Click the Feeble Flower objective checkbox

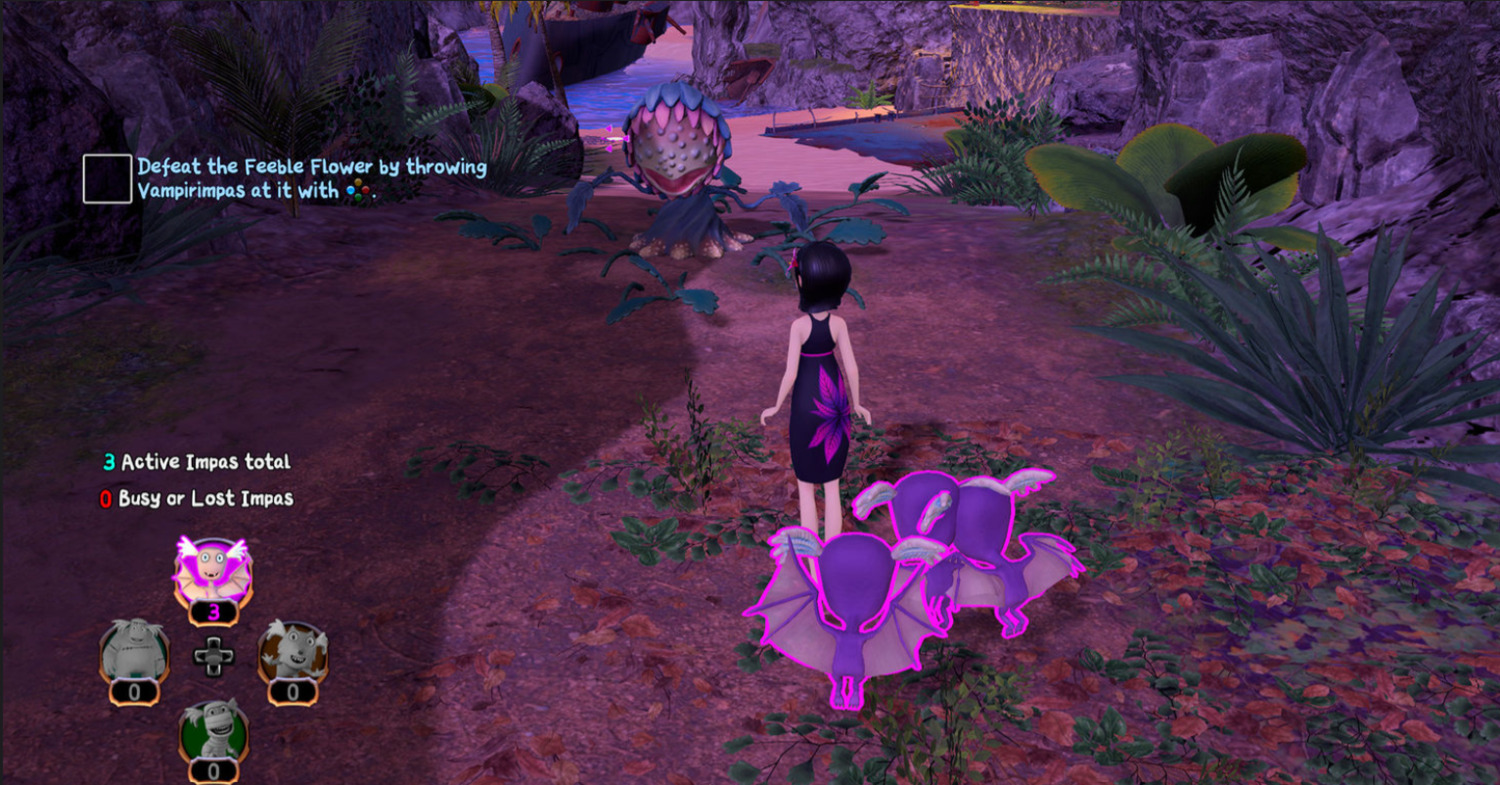pos(108,179)
